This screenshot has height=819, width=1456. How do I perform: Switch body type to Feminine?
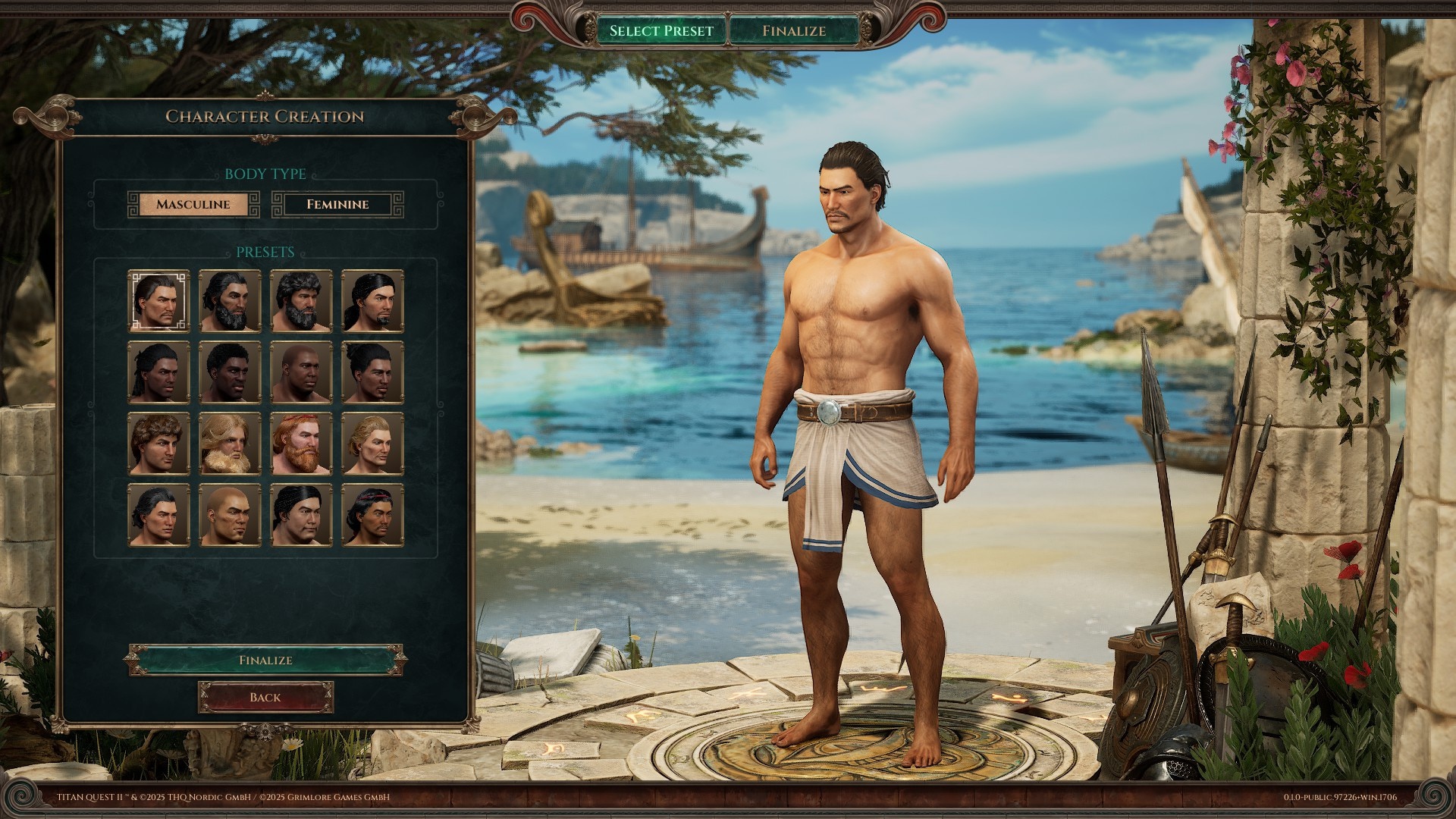click(x=337, y=205)
